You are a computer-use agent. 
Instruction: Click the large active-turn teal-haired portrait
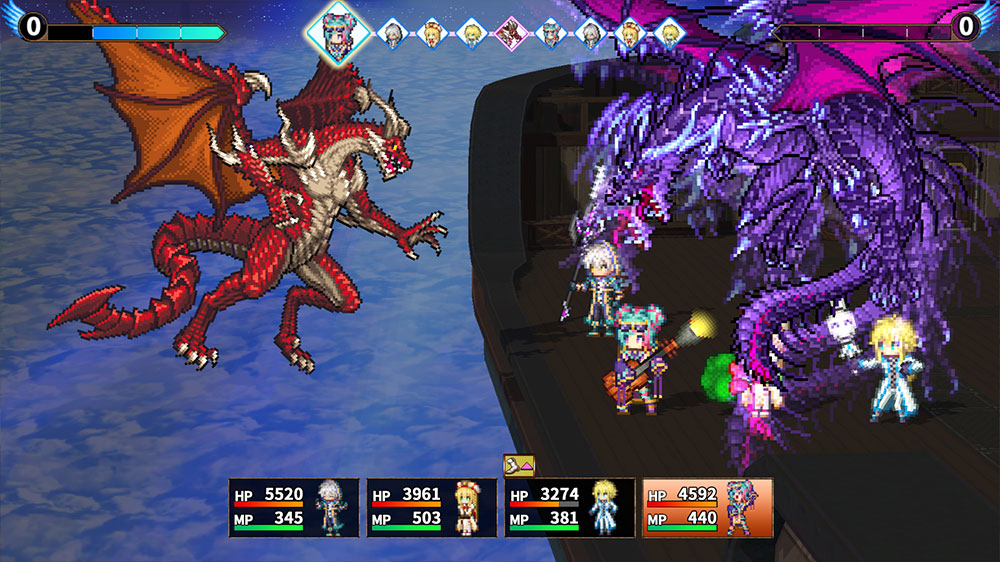pyautogui.click(x=338, y=33)
